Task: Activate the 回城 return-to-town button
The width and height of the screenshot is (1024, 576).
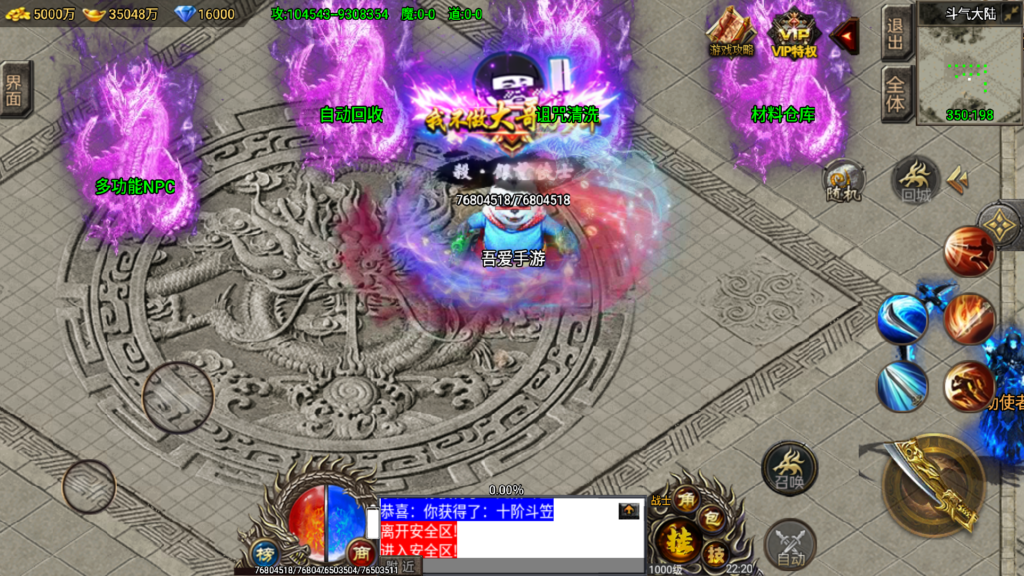Action: point(914,180)
